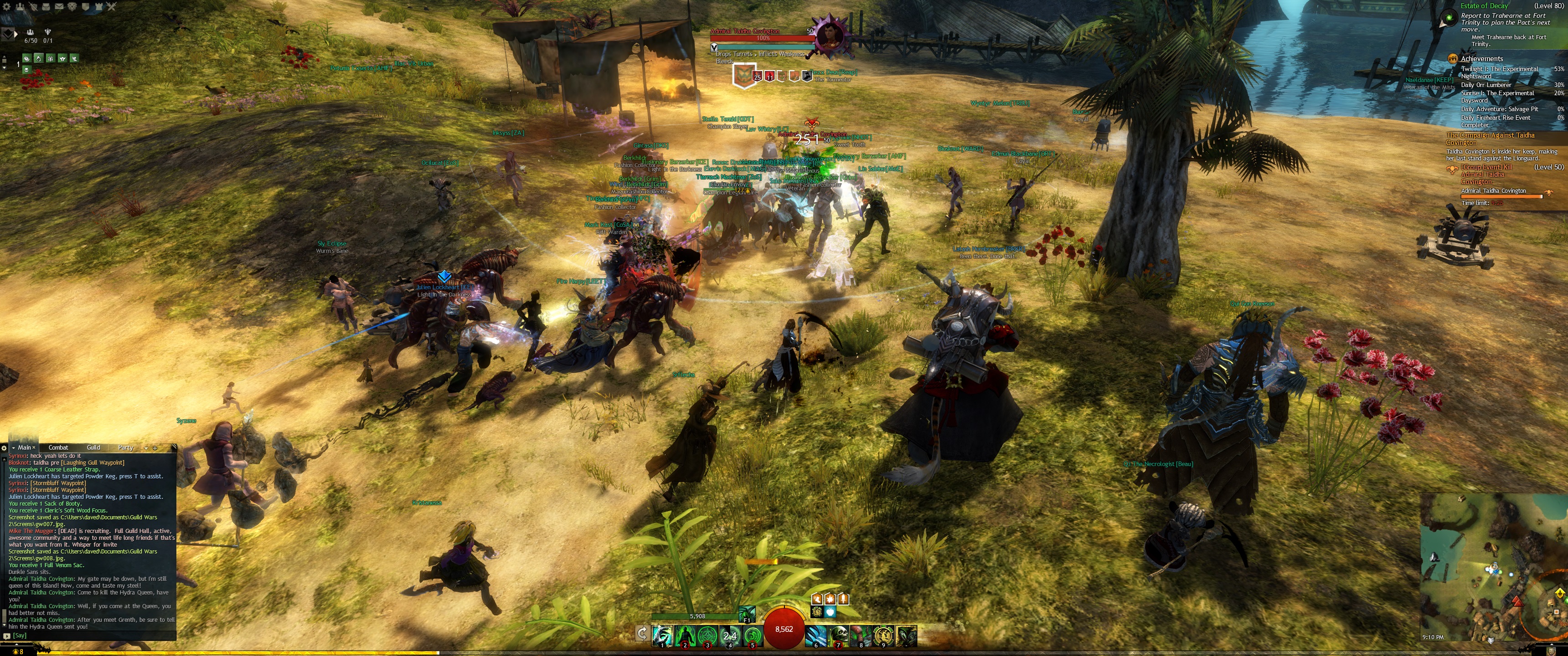Open the game menu gear icon
Image resolution: width=1568 pixels, height=656 pixels.
point(6,7)
